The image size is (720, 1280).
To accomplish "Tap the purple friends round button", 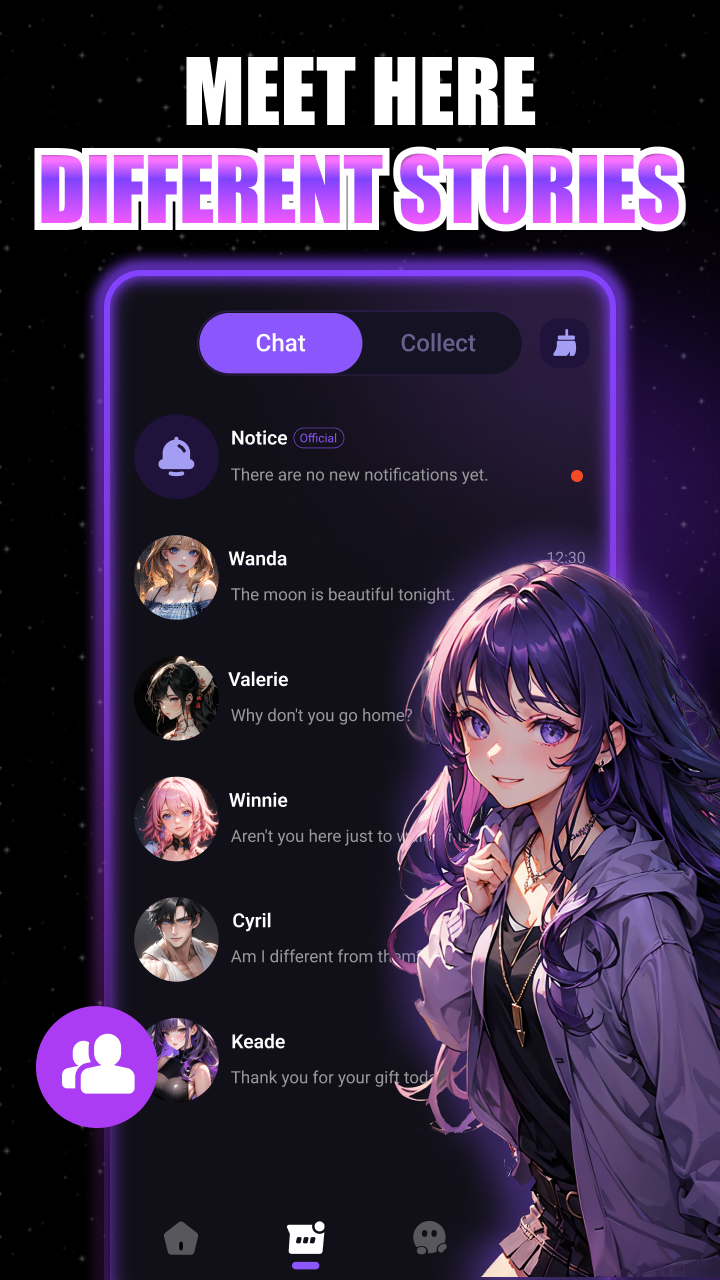I will pos(97,1066).
